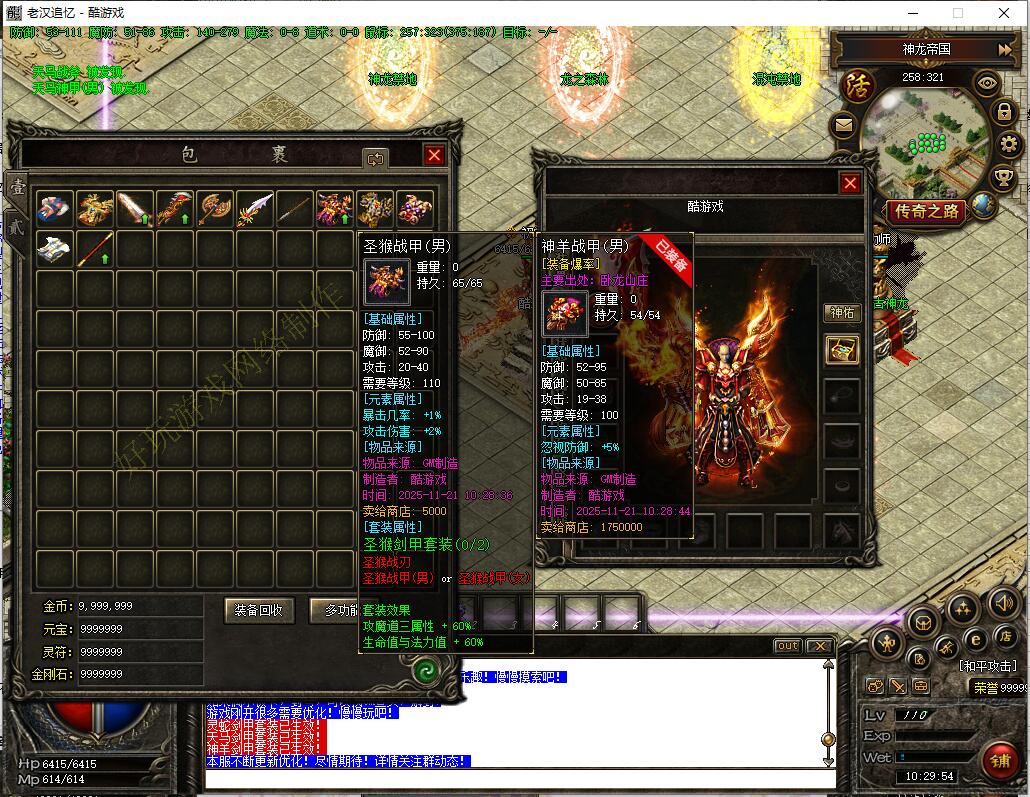Open settings via the gear icon

coord(1008,145)
